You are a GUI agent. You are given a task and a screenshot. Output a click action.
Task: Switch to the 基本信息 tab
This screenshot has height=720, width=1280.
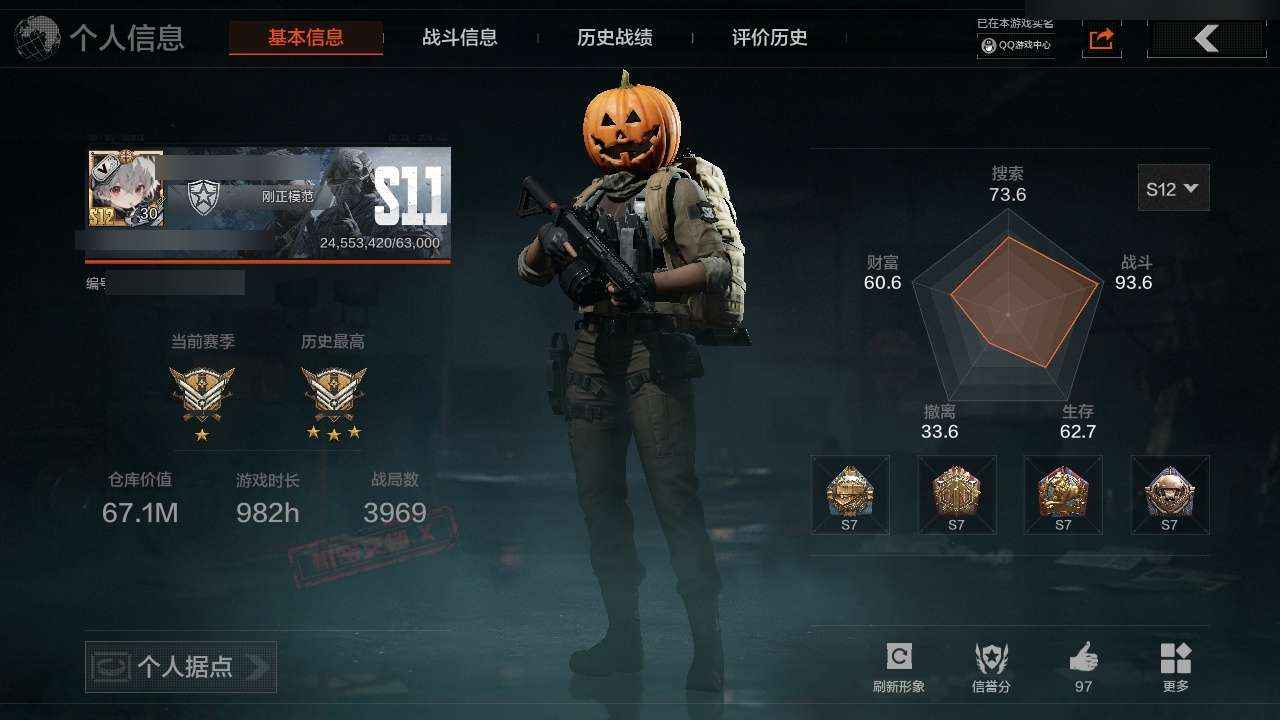pyautogui.click(x=306, y=38)
